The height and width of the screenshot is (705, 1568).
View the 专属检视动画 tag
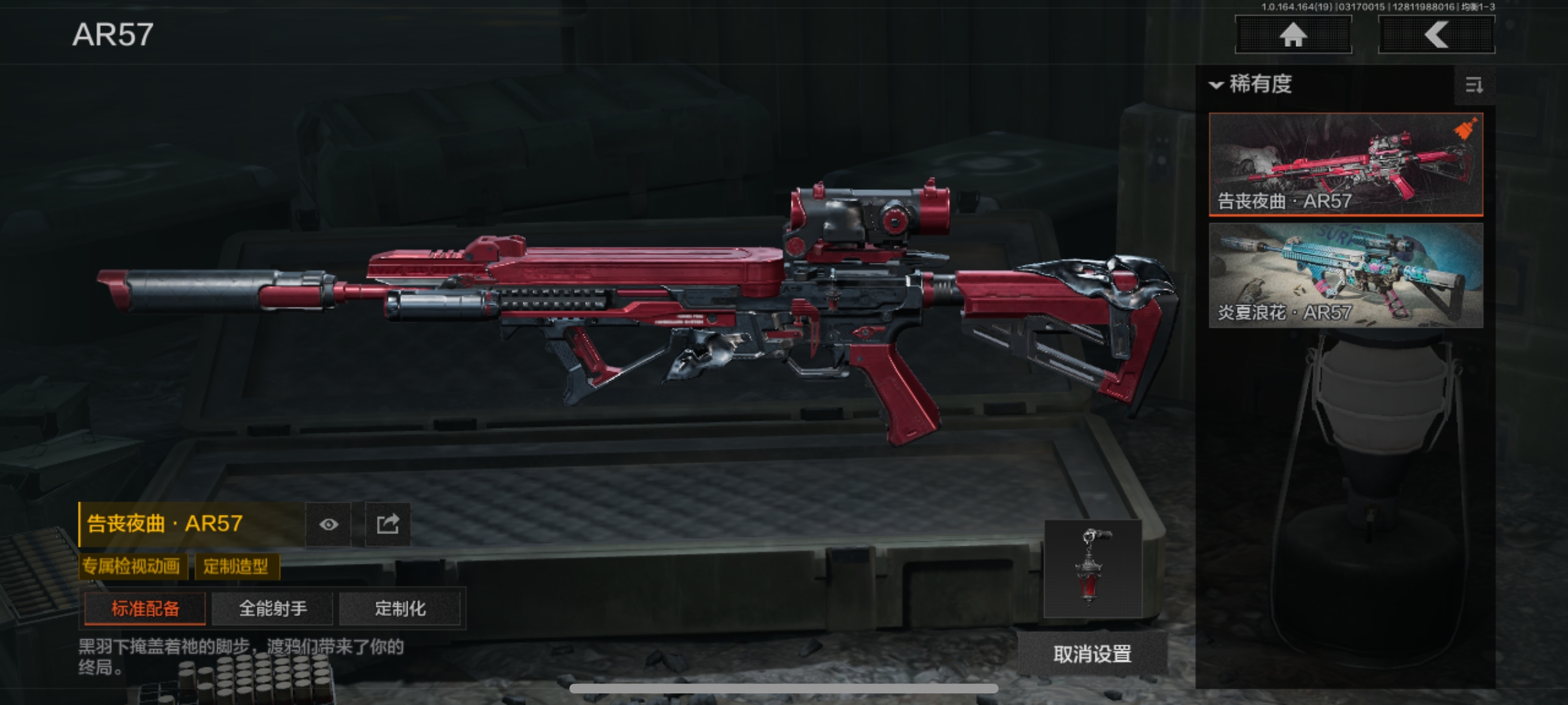(x=132, y=566)
